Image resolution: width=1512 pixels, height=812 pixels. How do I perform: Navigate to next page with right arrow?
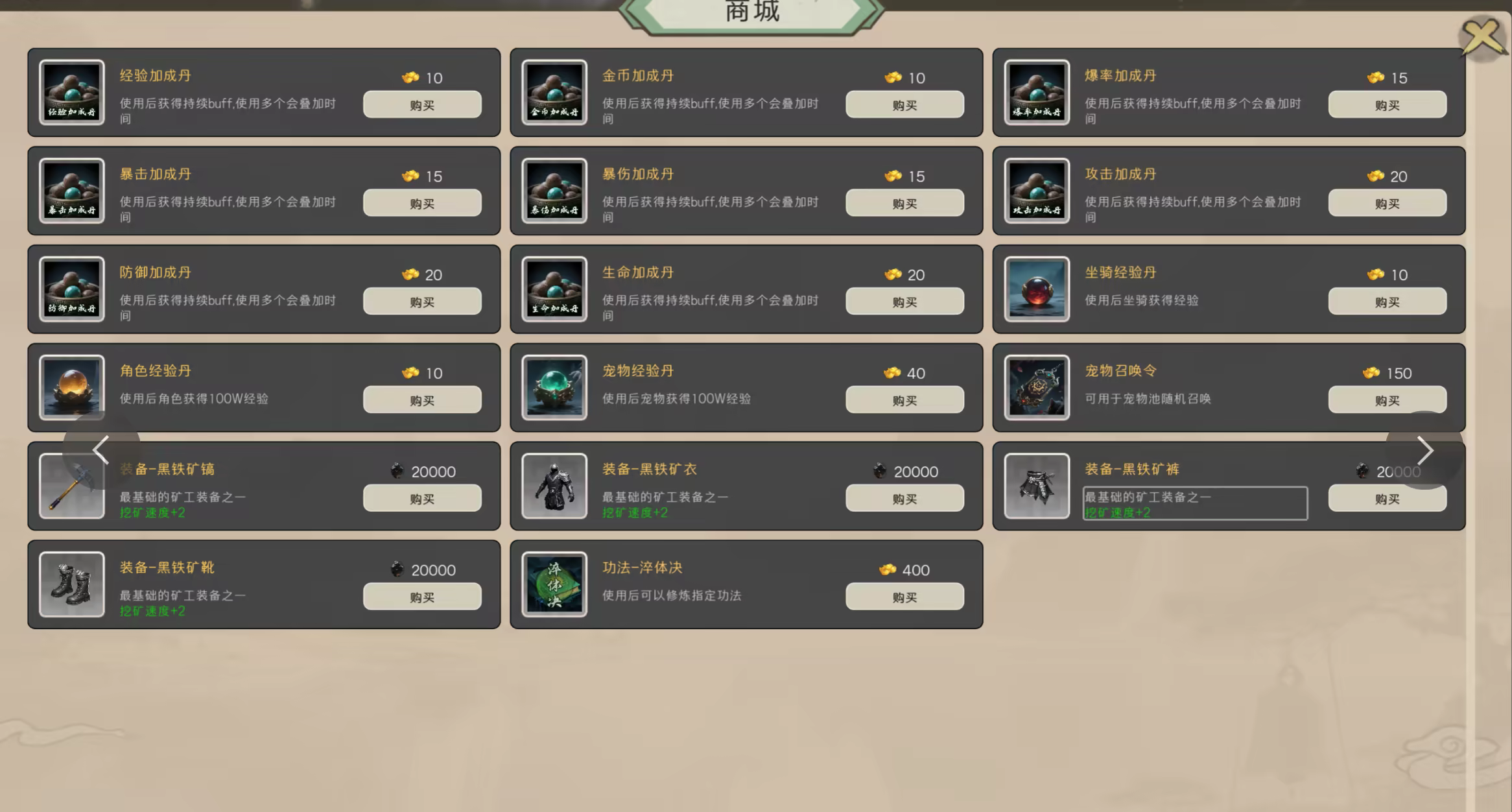click(1426, 450)
